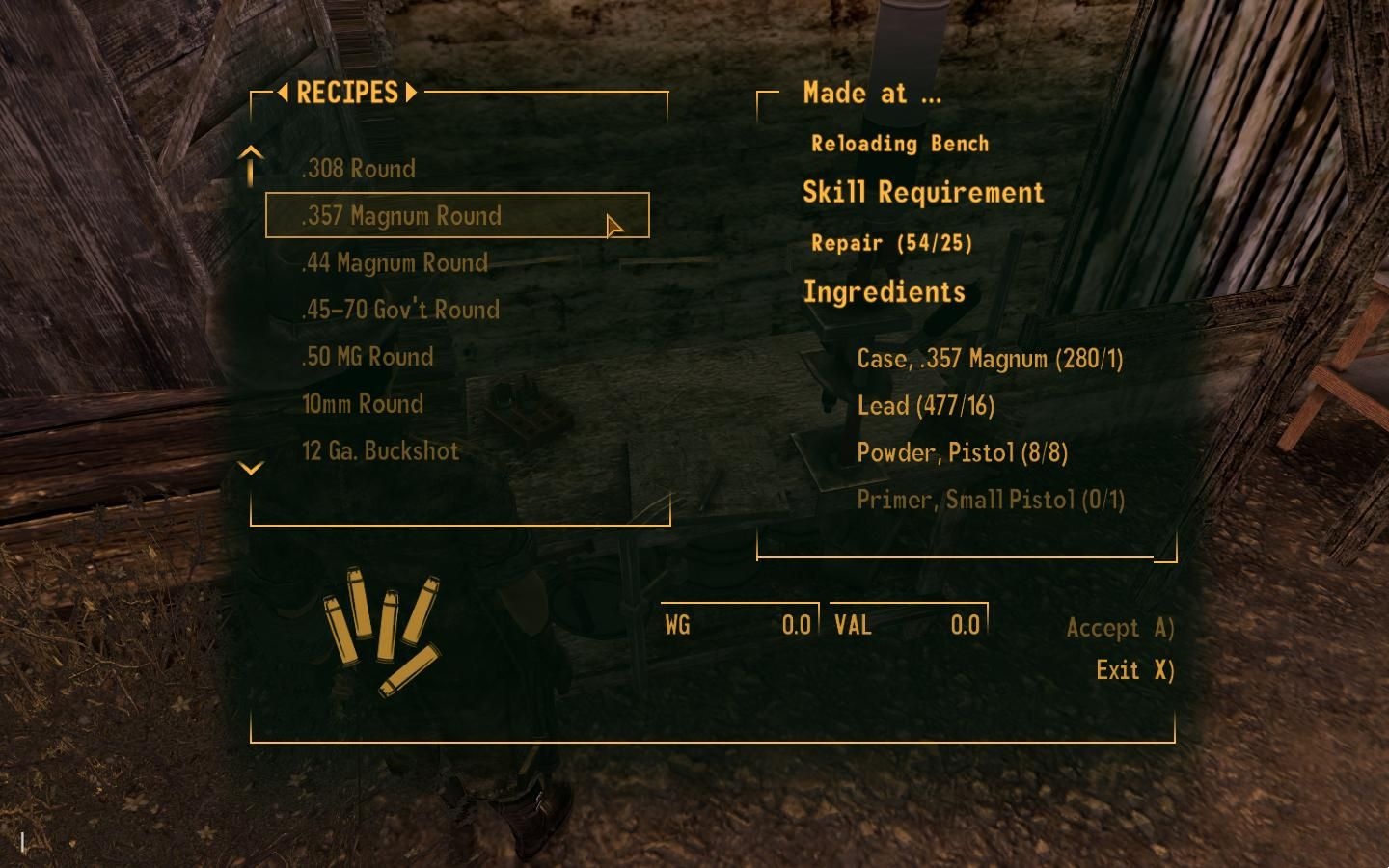Click the scroll-down arrow of the recipe list

tap(251, 469)
